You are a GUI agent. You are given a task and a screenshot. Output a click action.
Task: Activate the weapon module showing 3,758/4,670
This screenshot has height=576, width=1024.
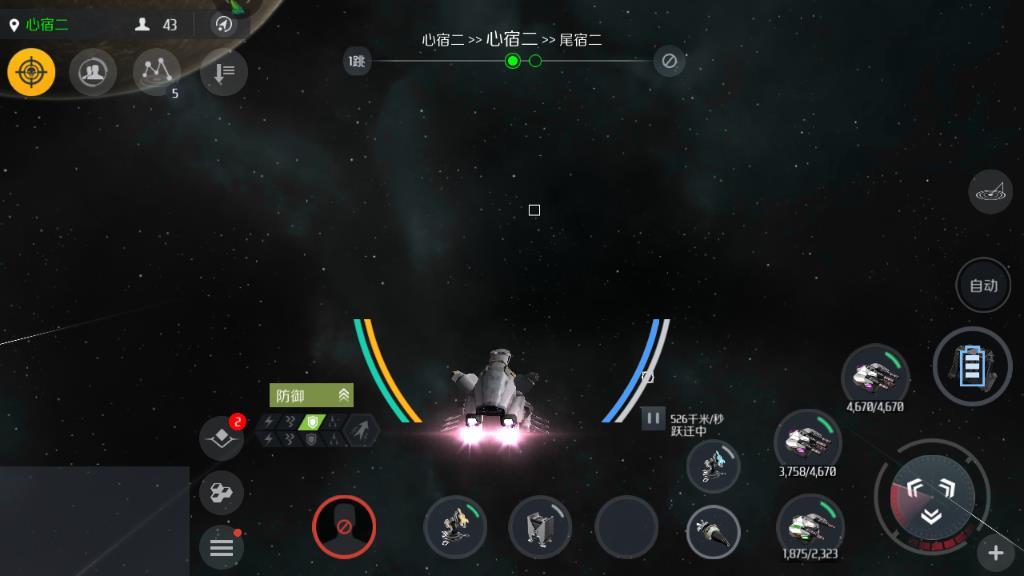click(808, 440)
